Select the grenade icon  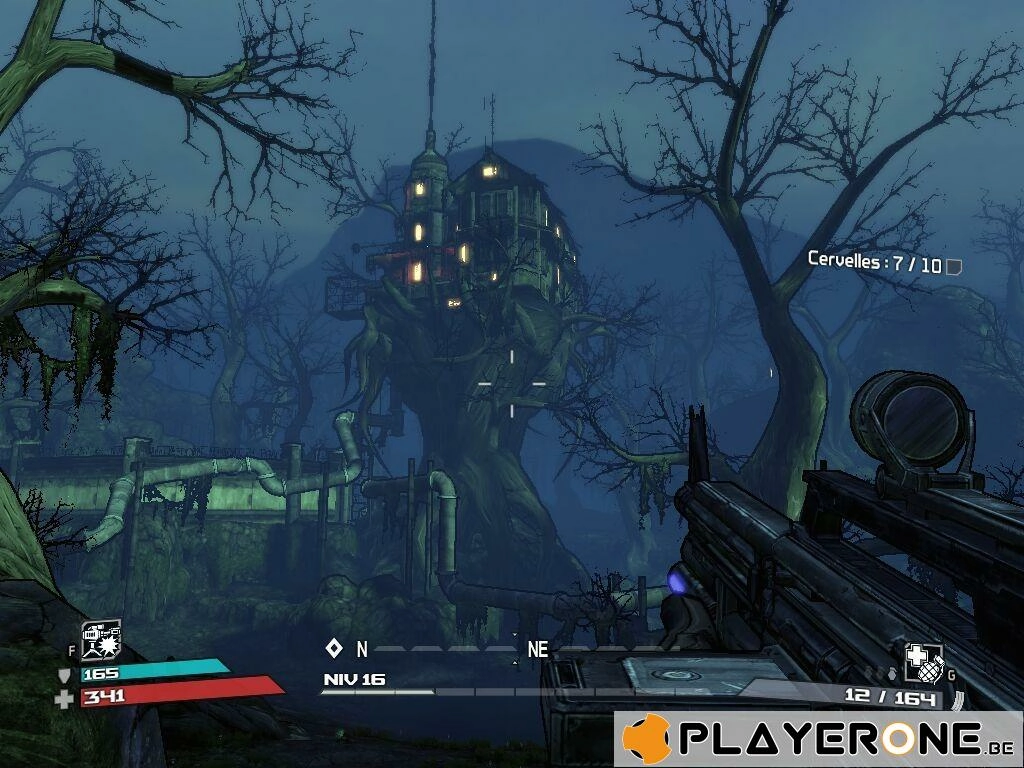pos(922,662)
